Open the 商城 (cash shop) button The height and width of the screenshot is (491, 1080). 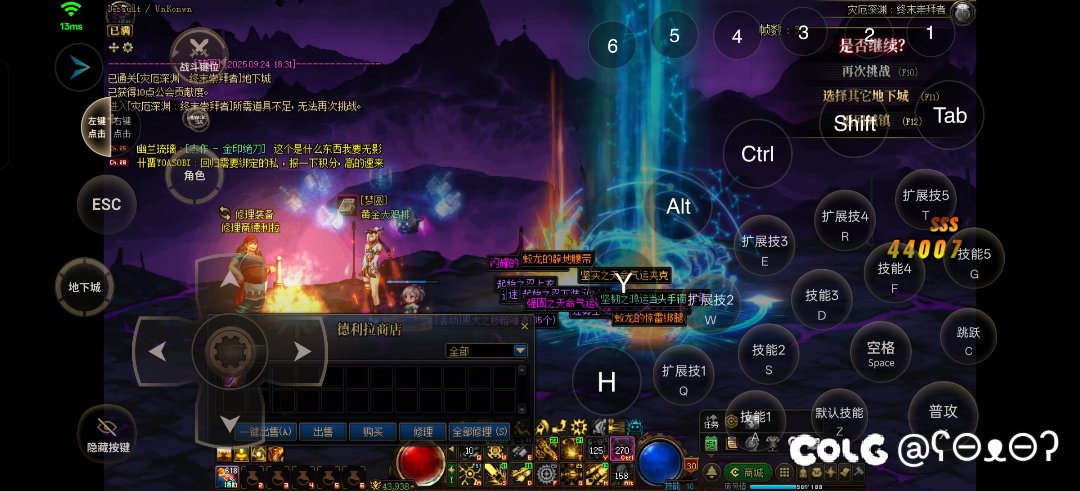pyautogui.click(x=746, y=472)
